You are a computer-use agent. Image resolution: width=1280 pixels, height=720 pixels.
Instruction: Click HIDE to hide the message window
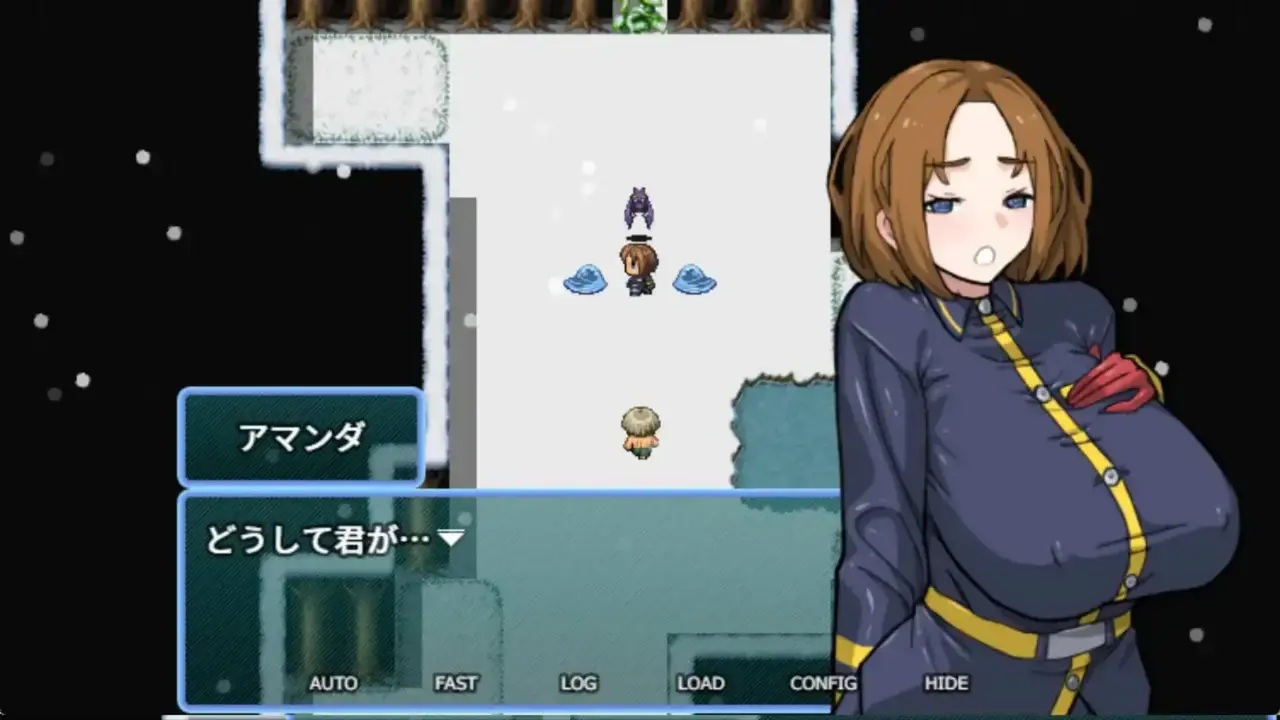coord(946,684)
